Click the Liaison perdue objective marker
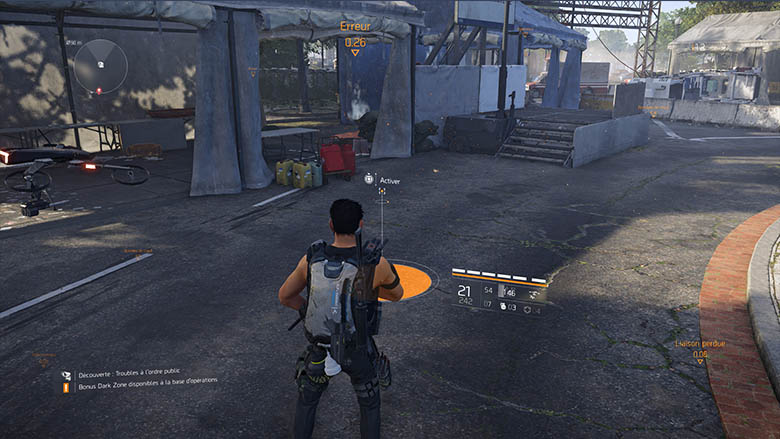This screenshot has height=439, width=780. click(x=700, y=349)
